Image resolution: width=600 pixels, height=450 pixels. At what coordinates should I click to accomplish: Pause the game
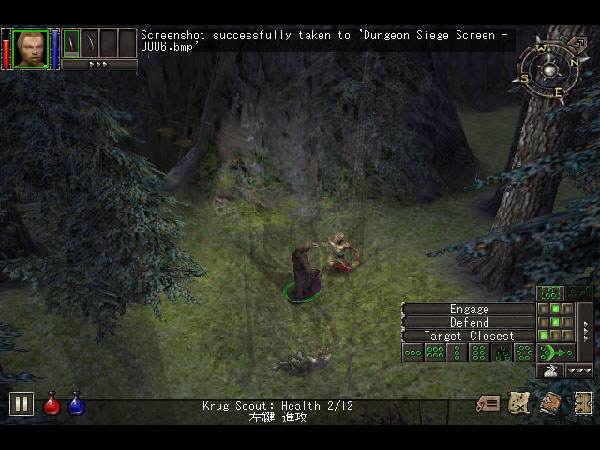[21, 404]
